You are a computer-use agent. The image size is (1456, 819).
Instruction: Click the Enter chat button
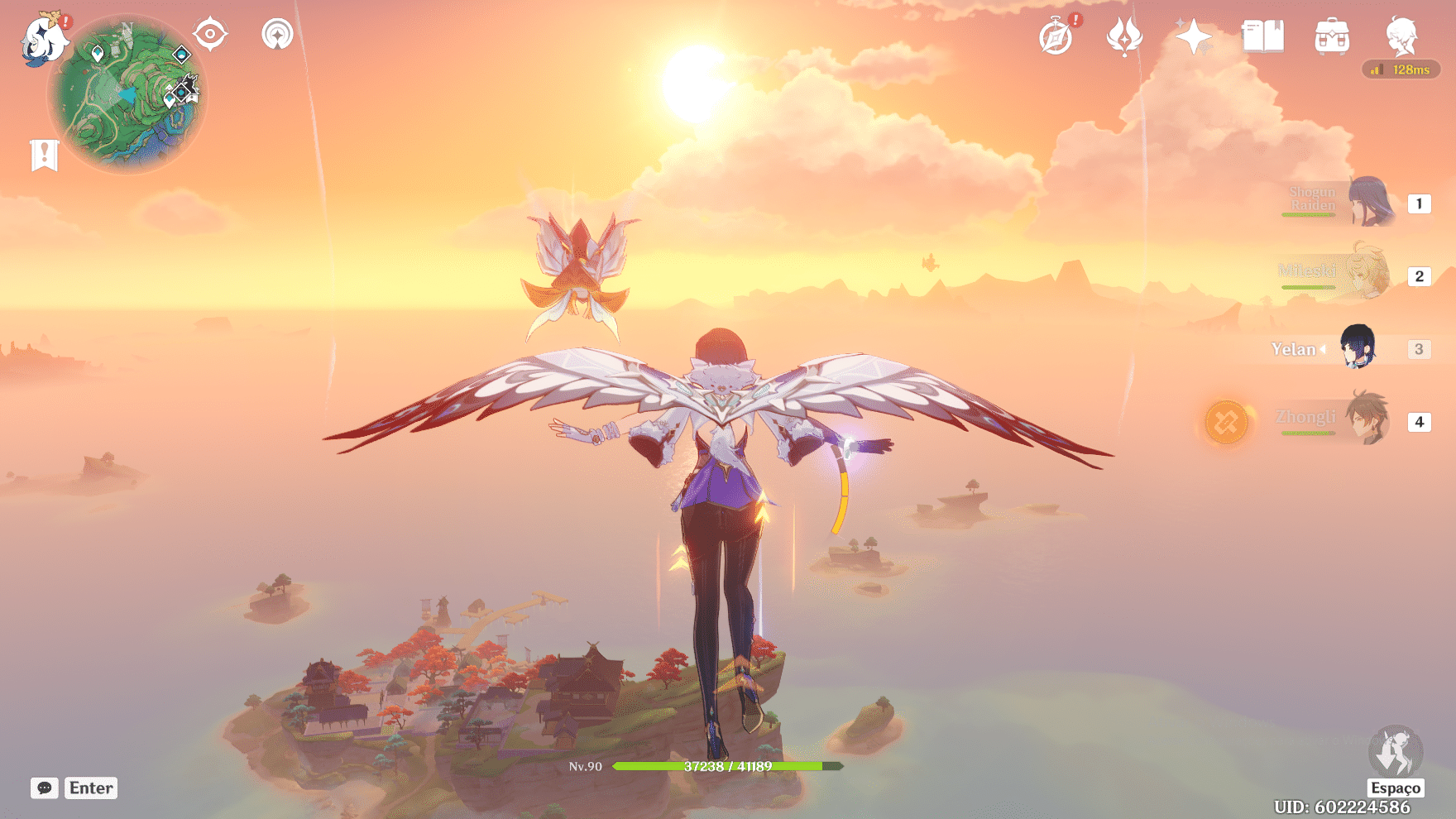tap(90, 788)
